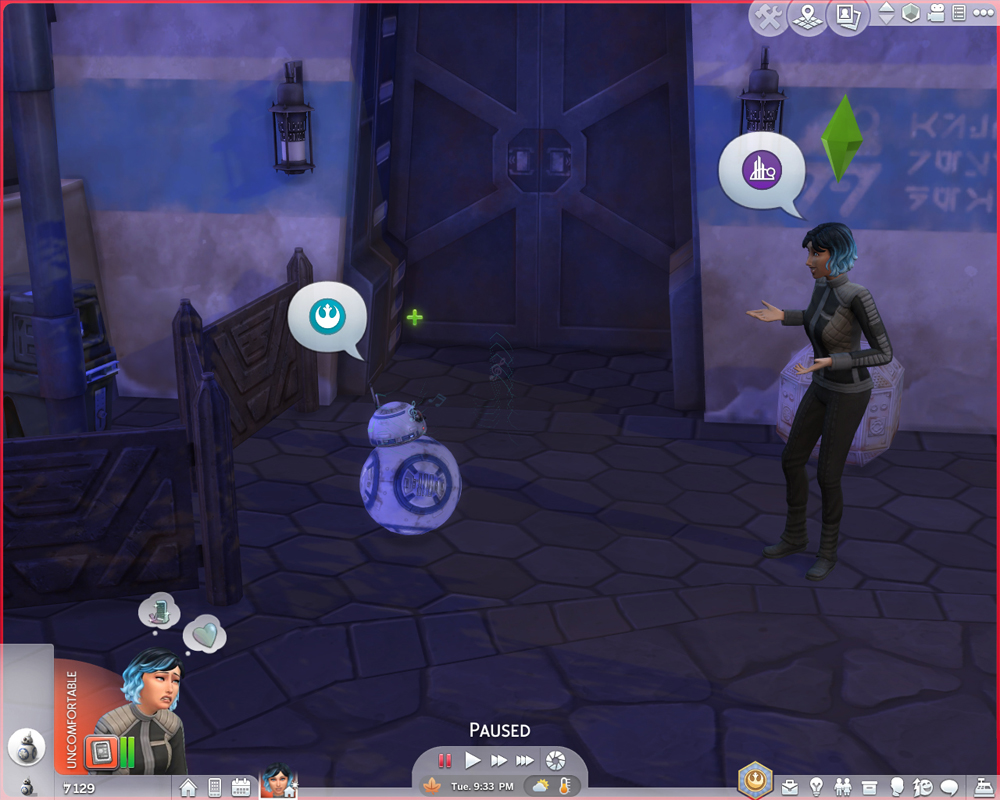Viewport: 1000px width, 800px height.
Task: Open the phone from the bottom bar
Action: (214, 787)
